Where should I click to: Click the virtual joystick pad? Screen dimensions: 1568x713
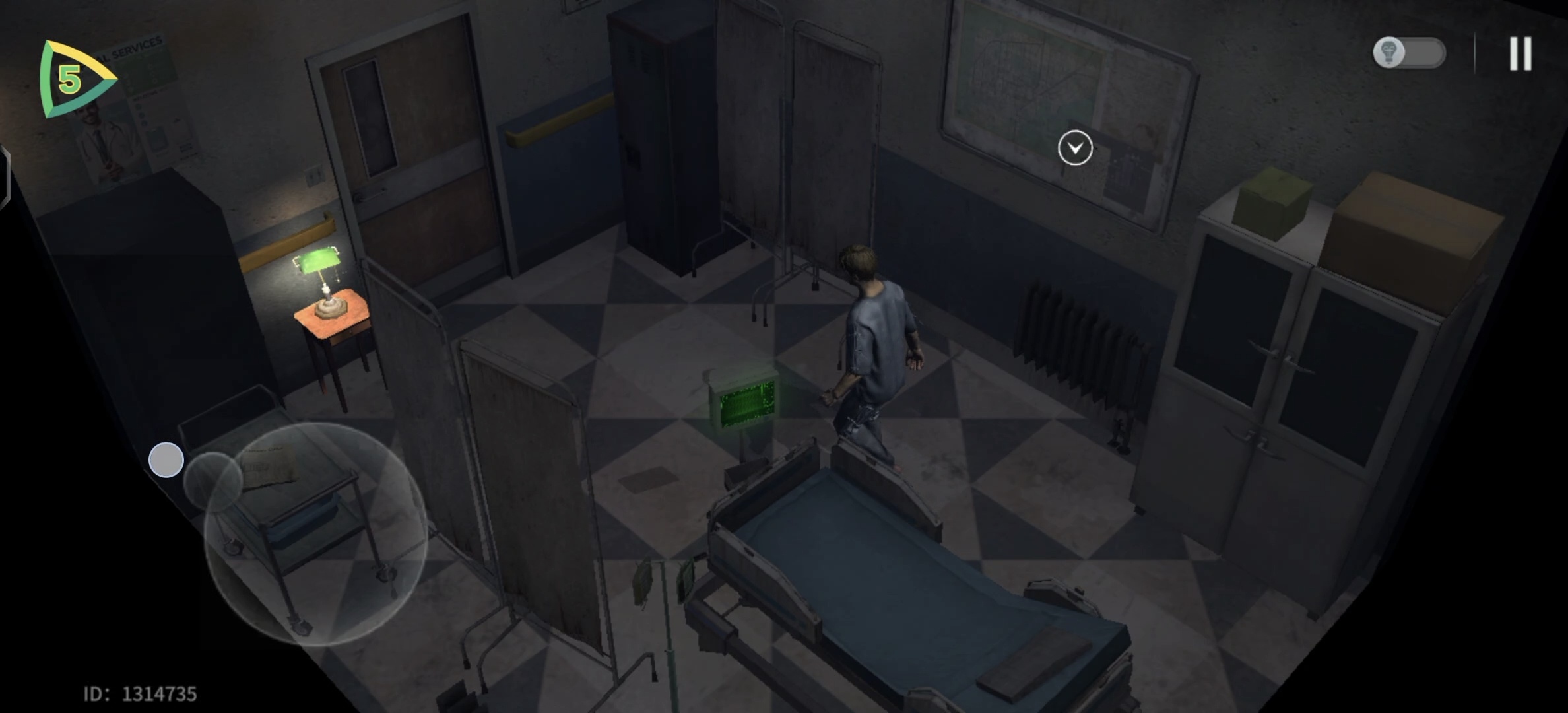click(x=315, y=533)
